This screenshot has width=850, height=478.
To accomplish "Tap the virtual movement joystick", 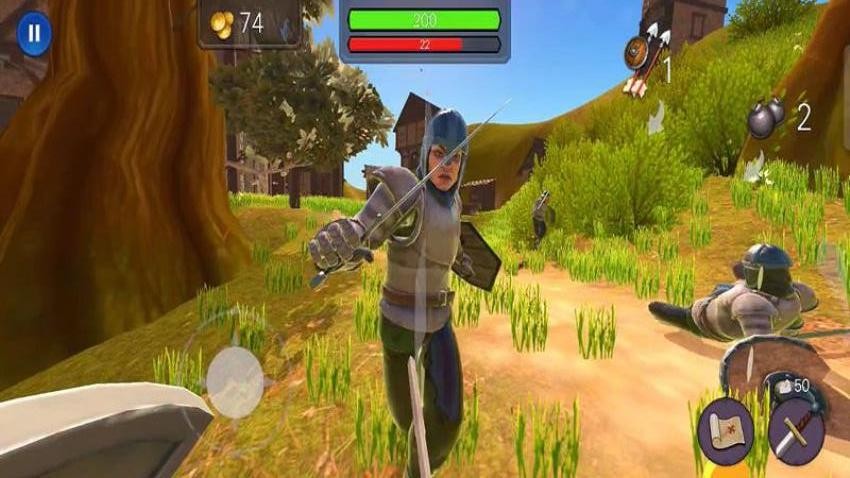I will (x=235, y=381).
